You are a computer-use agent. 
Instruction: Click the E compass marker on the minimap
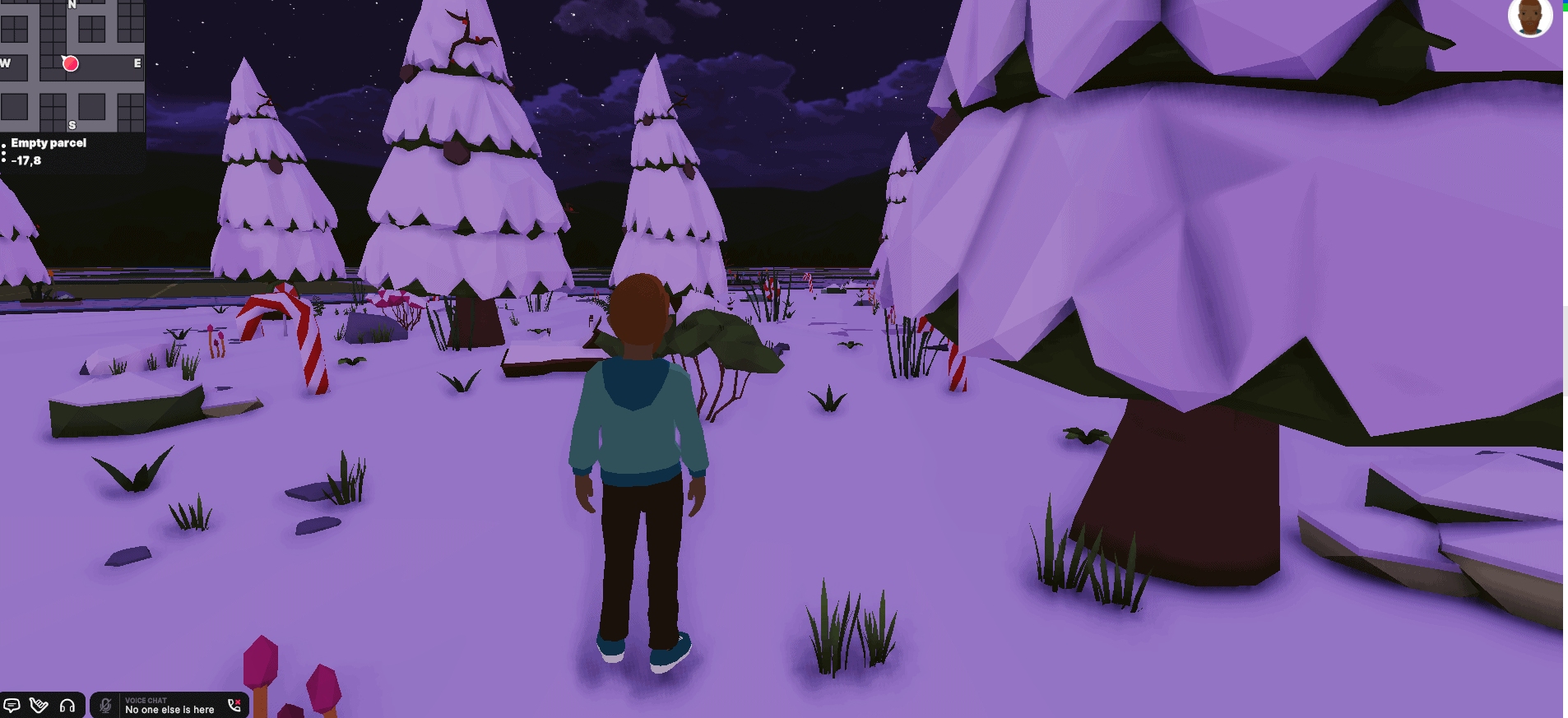[x=137, y=63]
